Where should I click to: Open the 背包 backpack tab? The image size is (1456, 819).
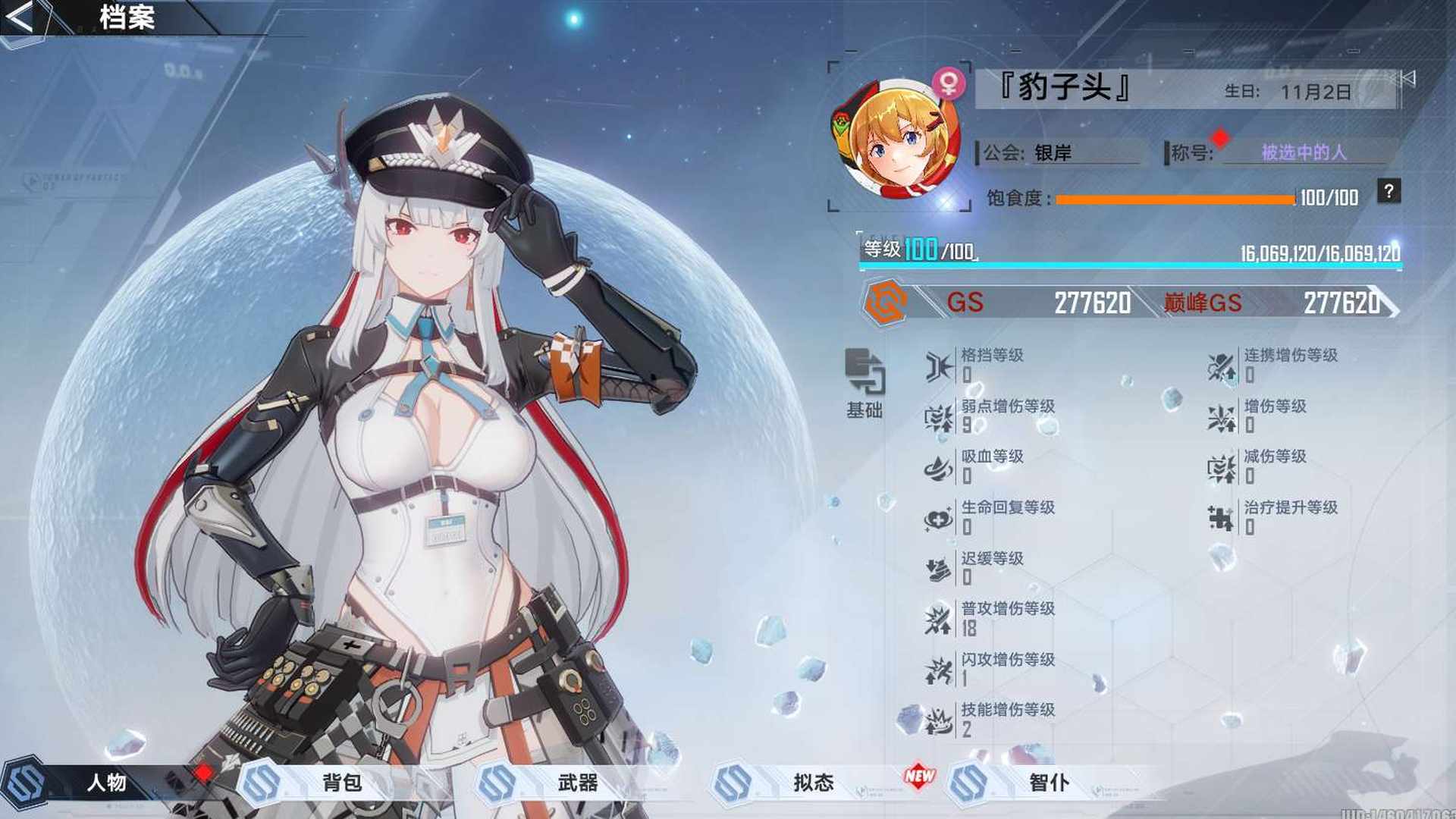pos(341,783)
